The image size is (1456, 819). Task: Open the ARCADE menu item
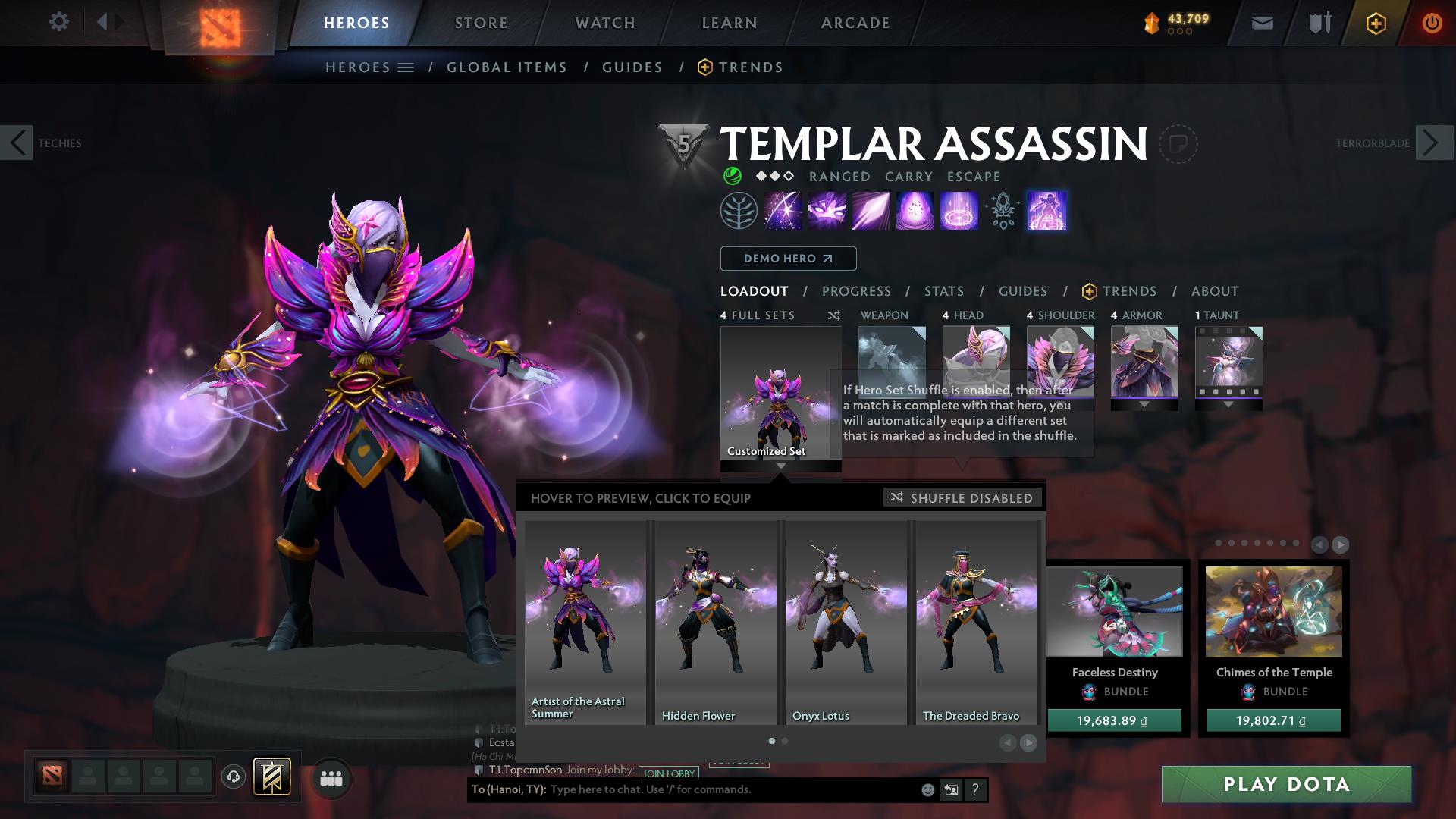point(855,23)
